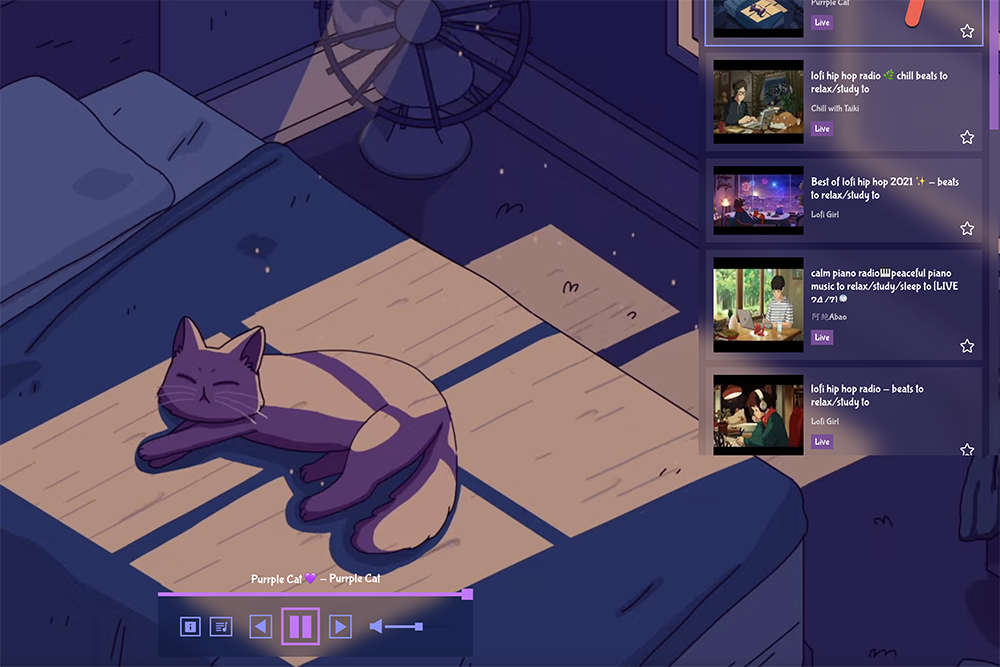Favorite the Chill with Taiki stream star
Screen dimensions: 1000x667
967,138
